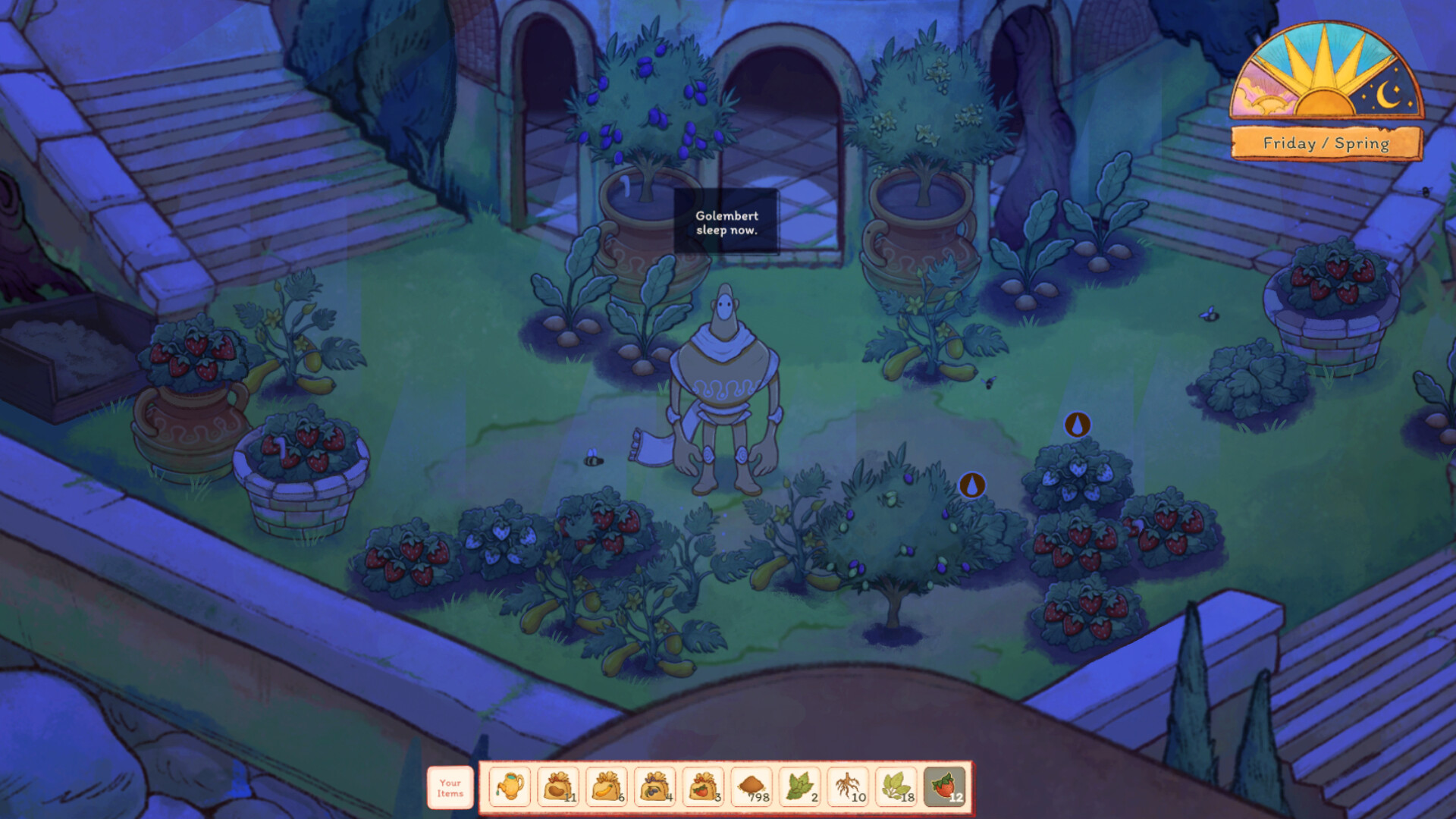This screenshot has height=819, width=1456.
Task: Select the soil pile item showing 798
Action: pyautogui.click(x=751, y=786)
